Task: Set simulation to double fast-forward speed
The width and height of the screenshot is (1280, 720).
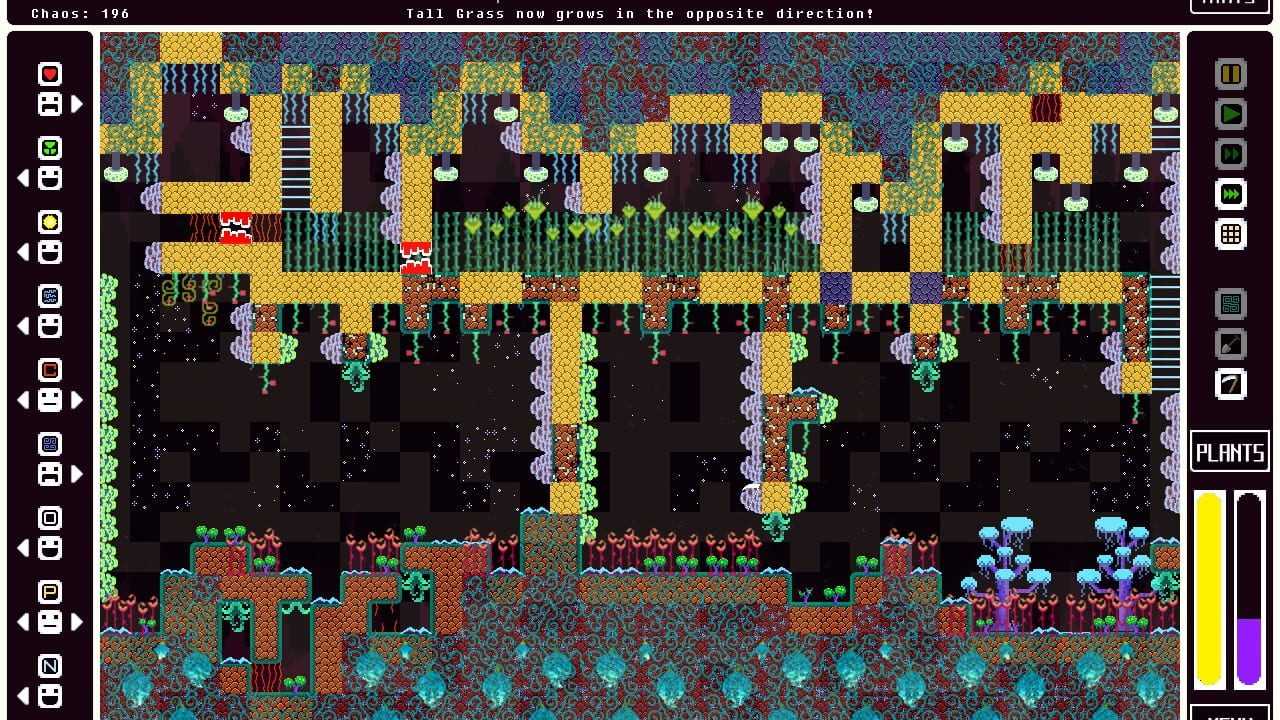Action: coord(1230,154)
